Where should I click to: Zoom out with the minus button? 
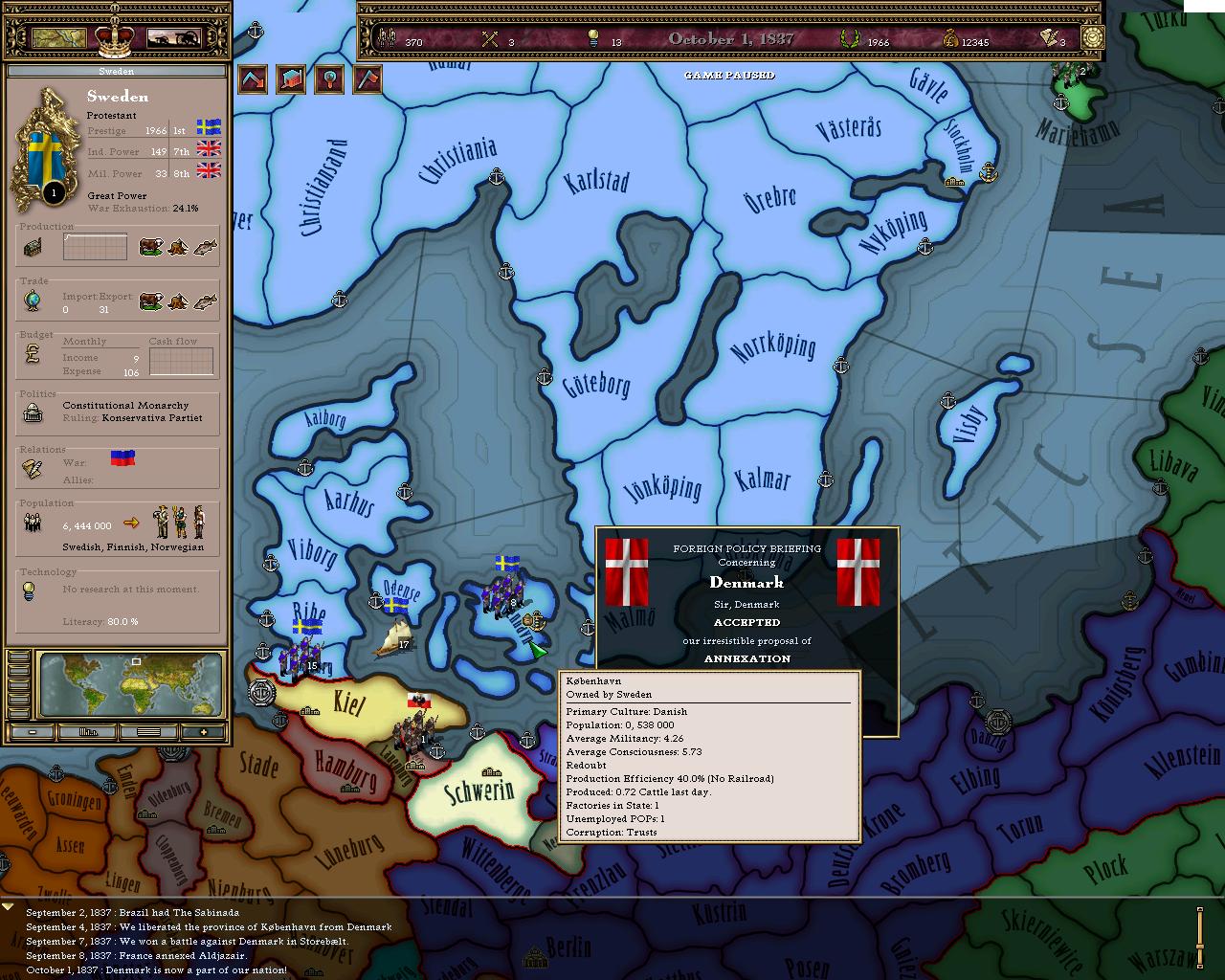point(33,732)
